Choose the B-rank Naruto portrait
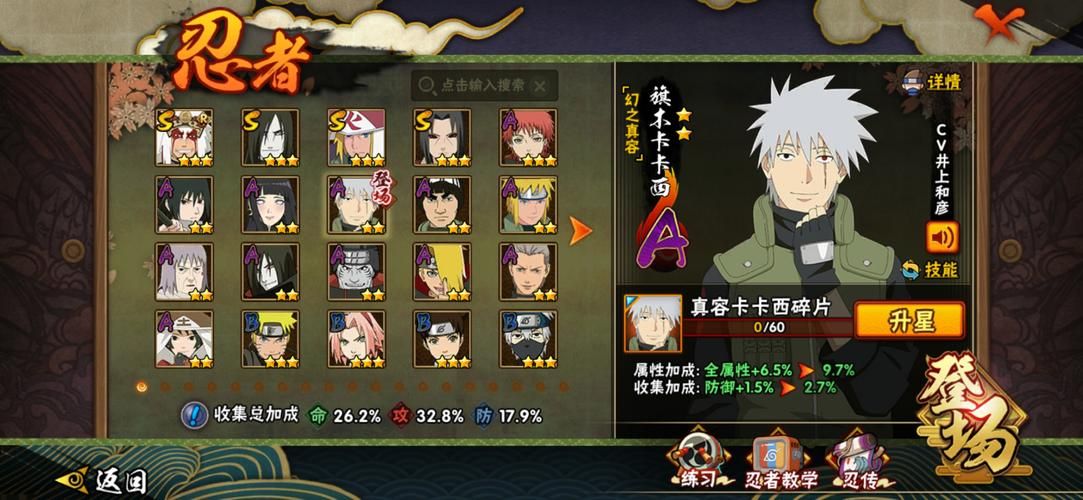Viewport: 1083px width, 500px height. (x=270, y=339)
